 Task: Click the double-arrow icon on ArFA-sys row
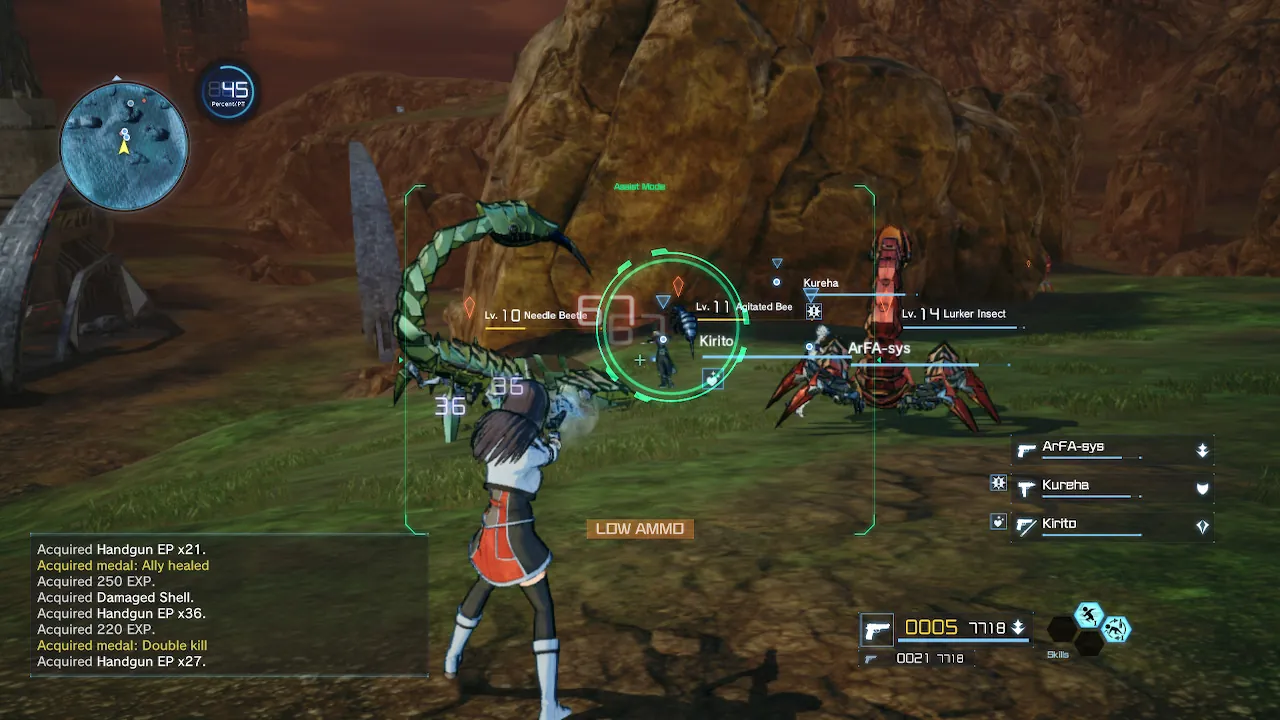point(1202,450)
